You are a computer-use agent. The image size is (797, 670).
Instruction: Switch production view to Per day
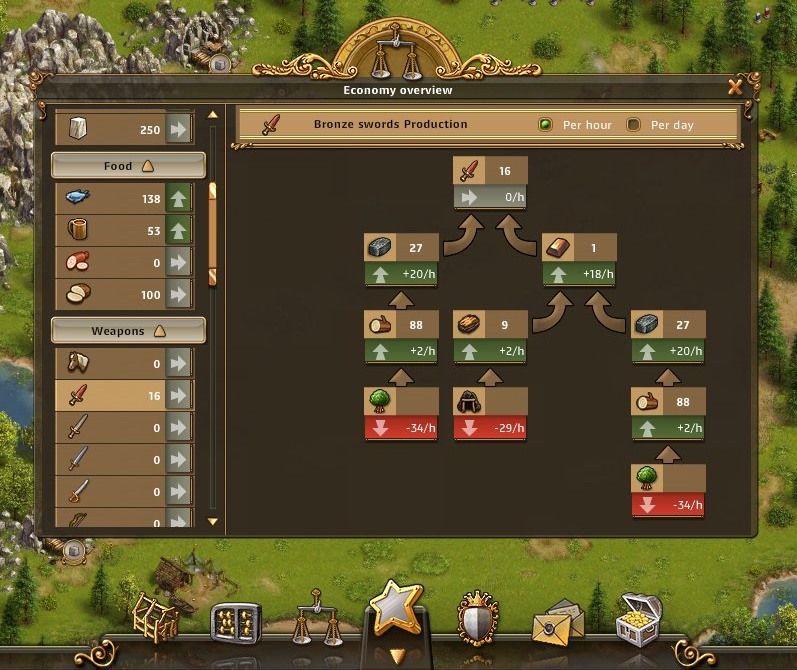(633, 125)
